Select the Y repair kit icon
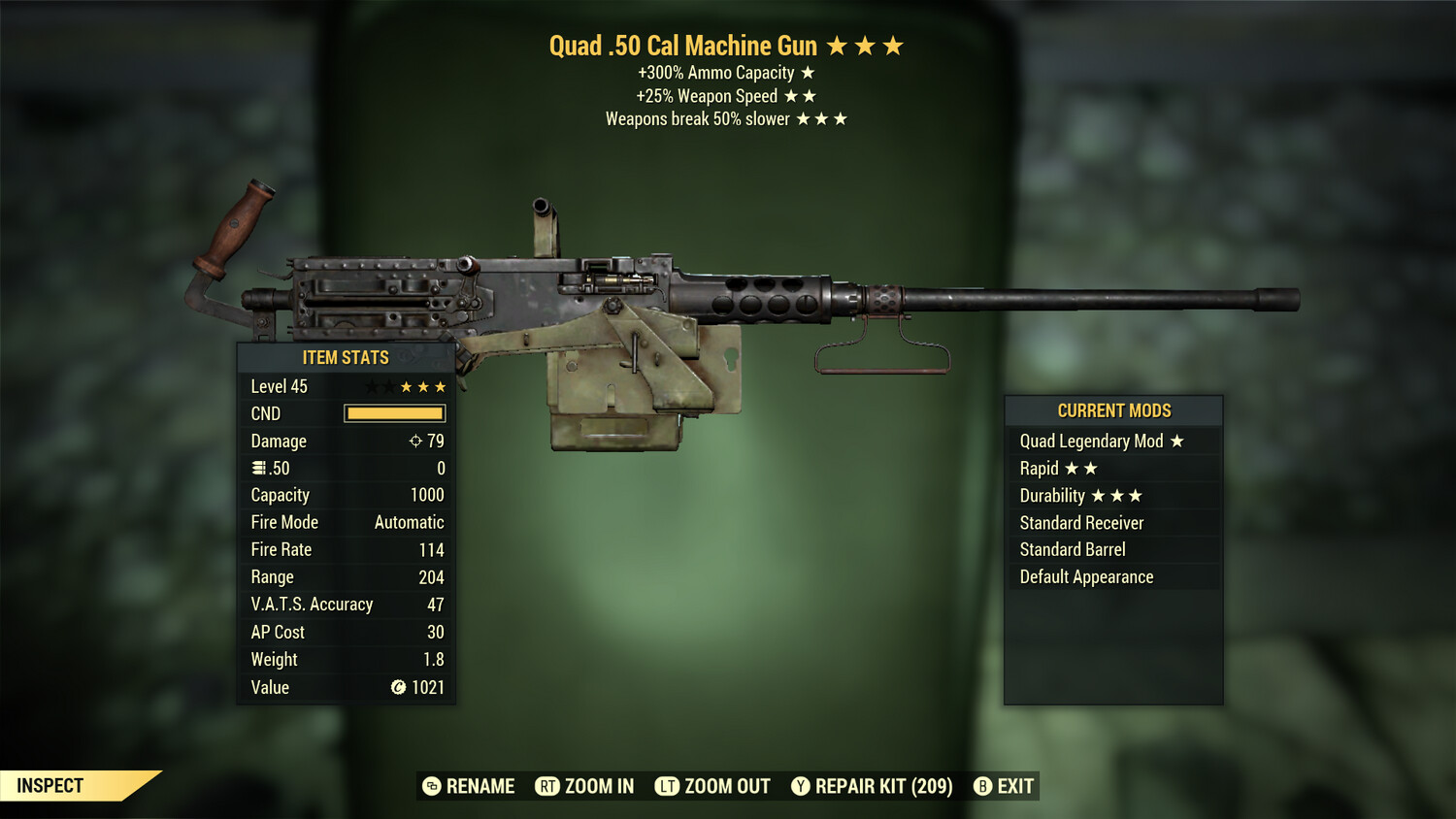1456x819 pixels. (x=802, y=787)
